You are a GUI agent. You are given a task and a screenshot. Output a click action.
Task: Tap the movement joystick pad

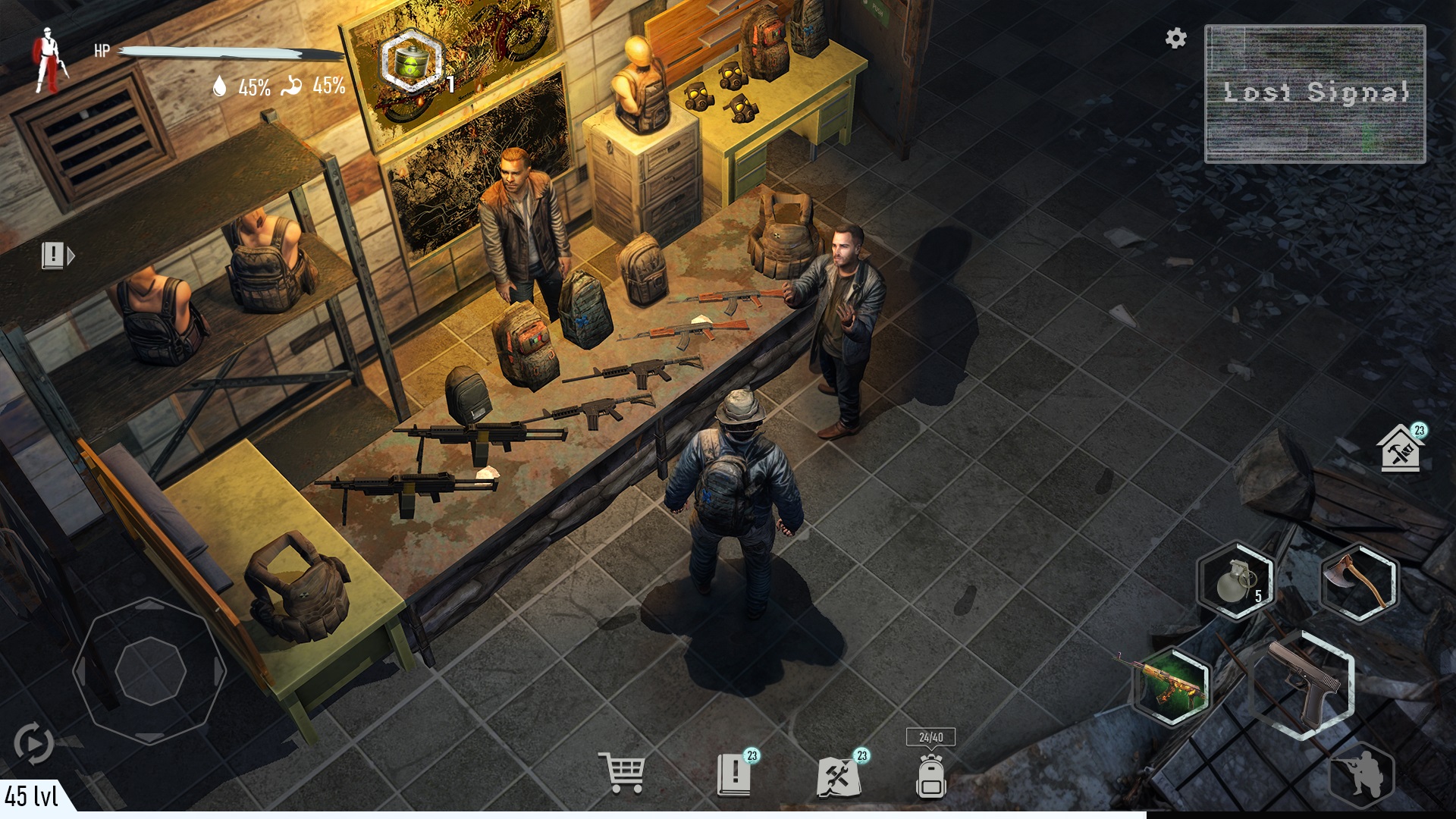pos(149,670)
